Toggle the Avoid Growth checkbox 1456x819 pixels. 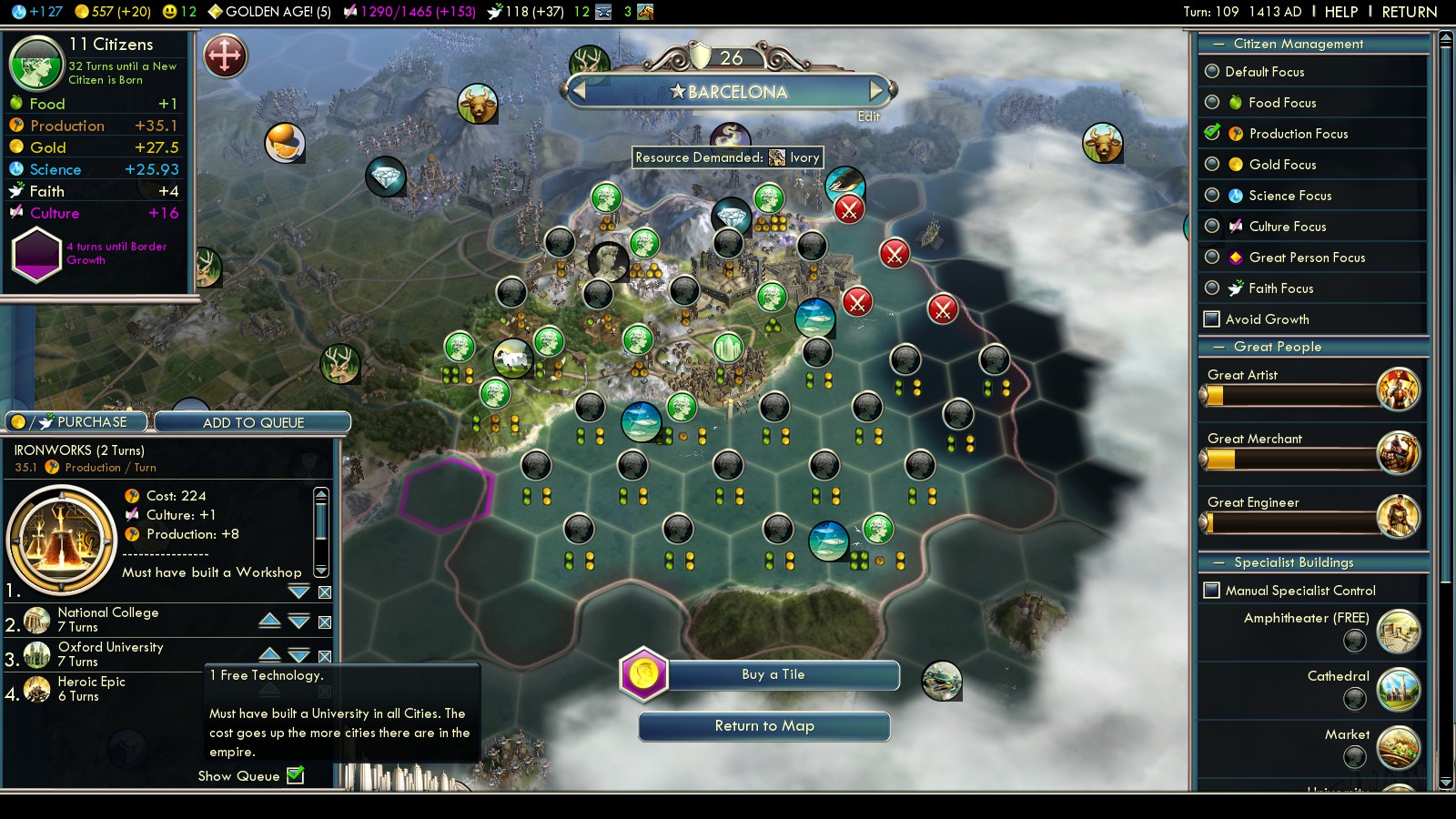coord(1212,319)
